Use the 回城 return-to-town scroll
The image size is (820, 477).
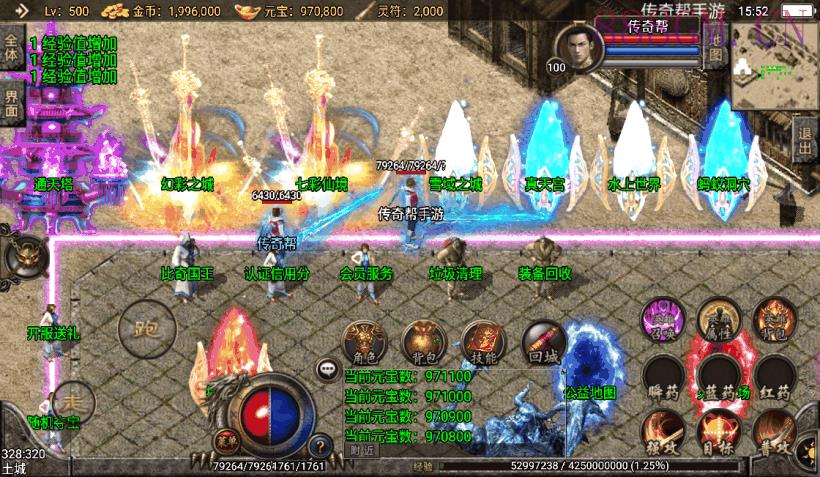[x=543, y=341]
